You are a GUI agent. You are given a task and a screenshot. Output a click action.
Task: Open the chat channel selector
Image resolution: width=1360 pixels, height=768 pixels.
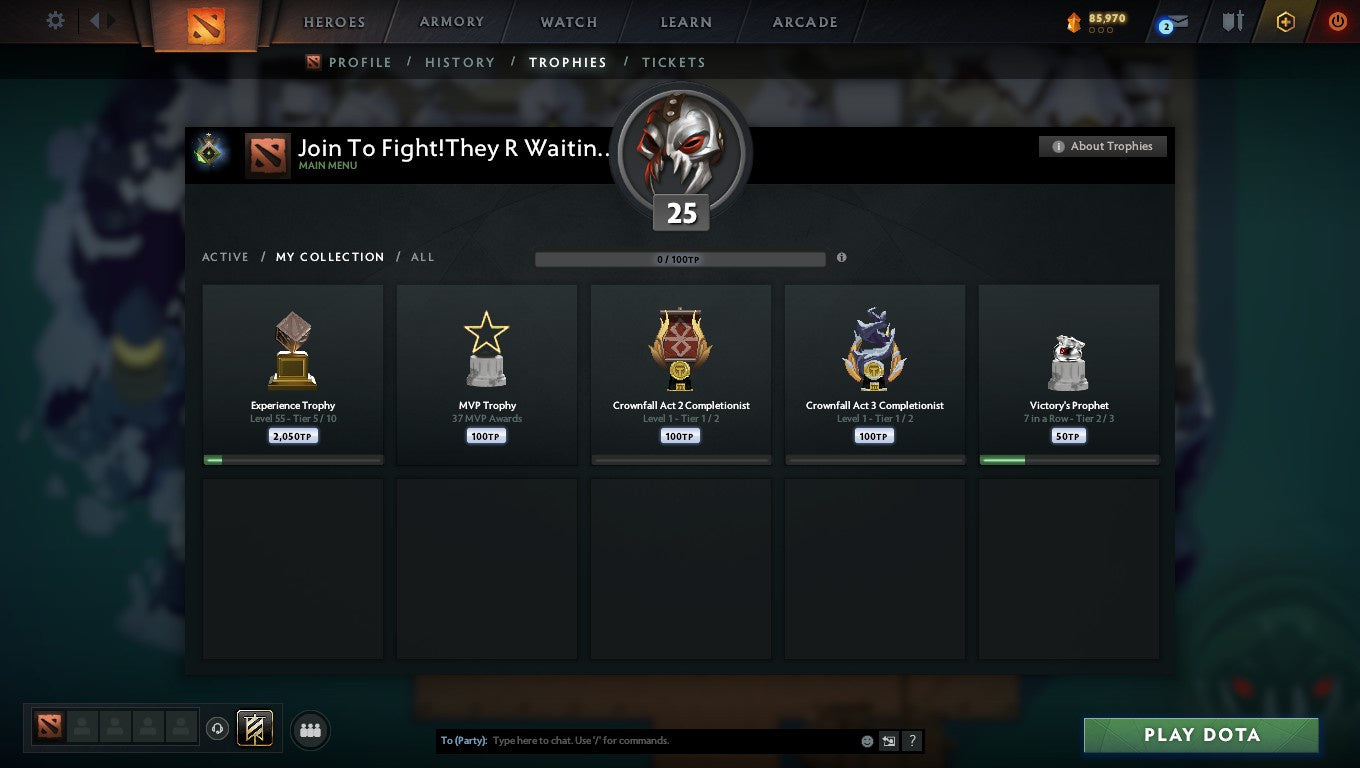coord(889,741)
